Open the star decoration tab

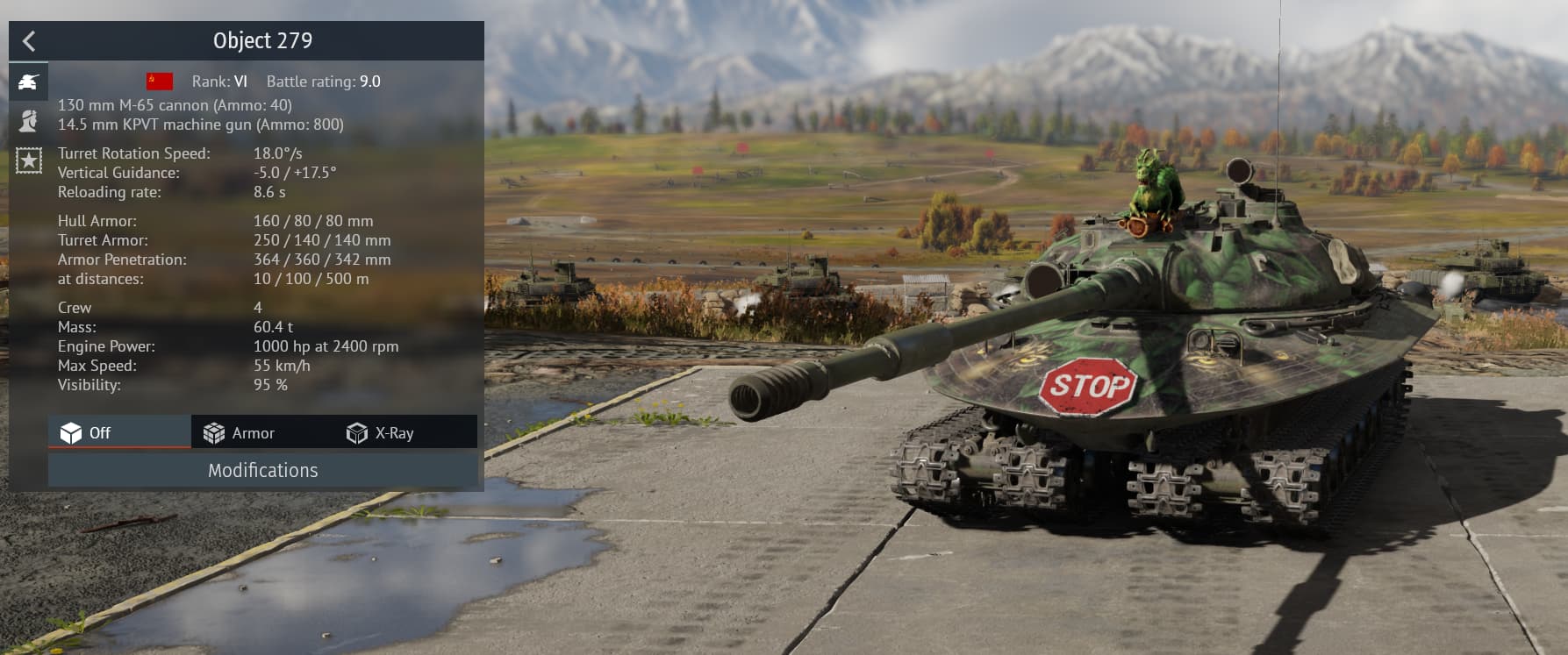[29, 160]
